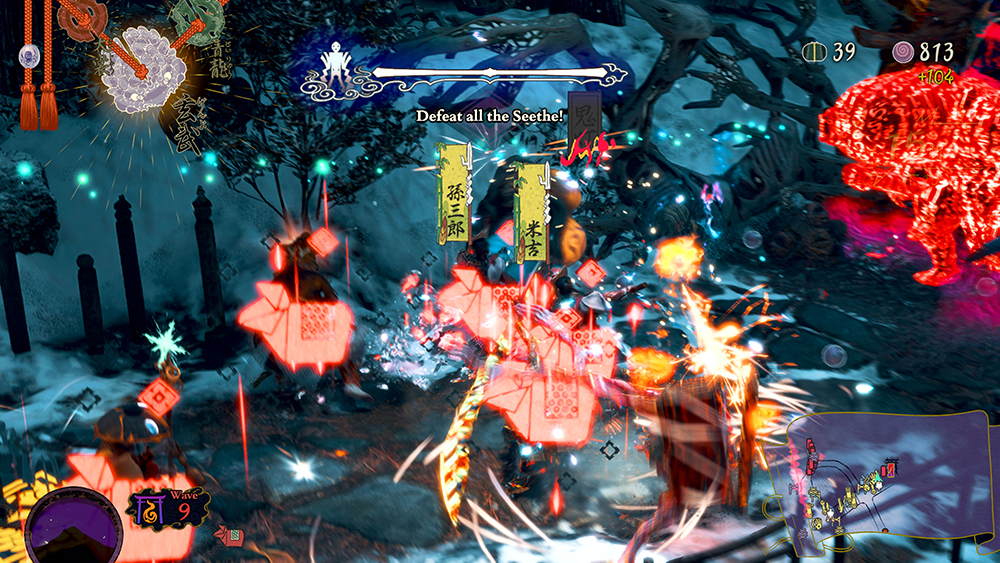Select the small red origami talisman icon

(228, 537)
